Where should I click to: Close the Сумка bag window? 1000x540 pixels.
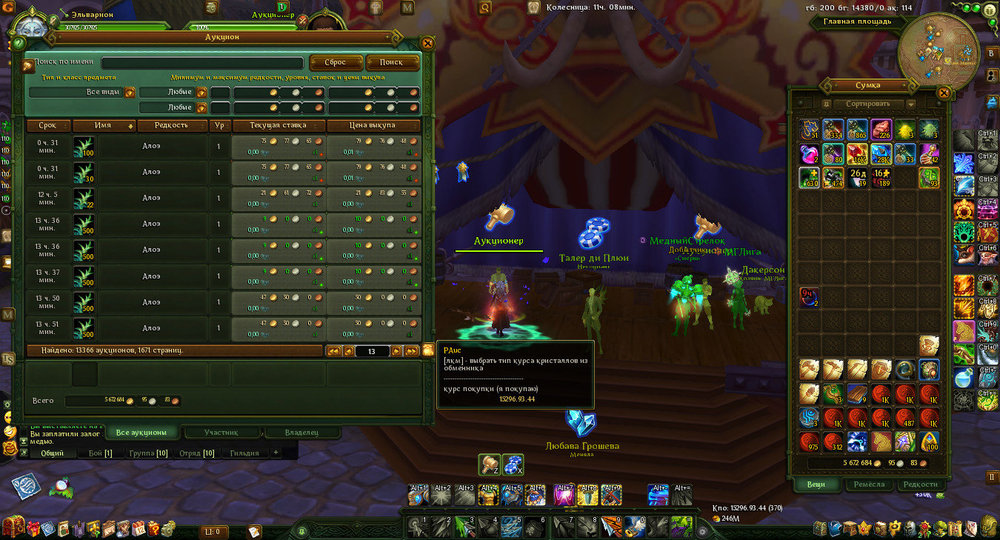click(943, 92)
